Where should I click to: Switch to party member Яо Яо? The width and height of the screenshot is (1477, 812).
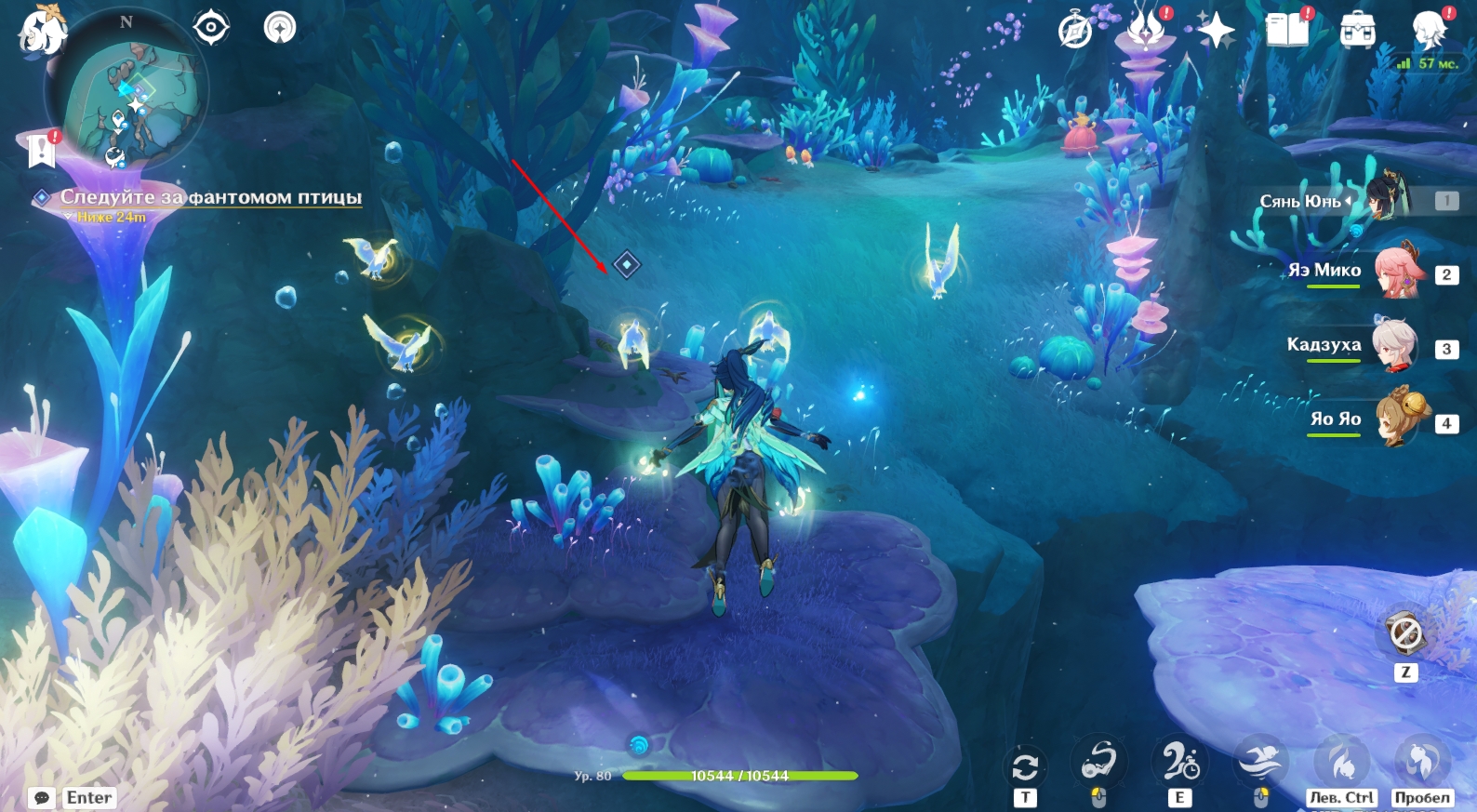(x=1395, y=419)
